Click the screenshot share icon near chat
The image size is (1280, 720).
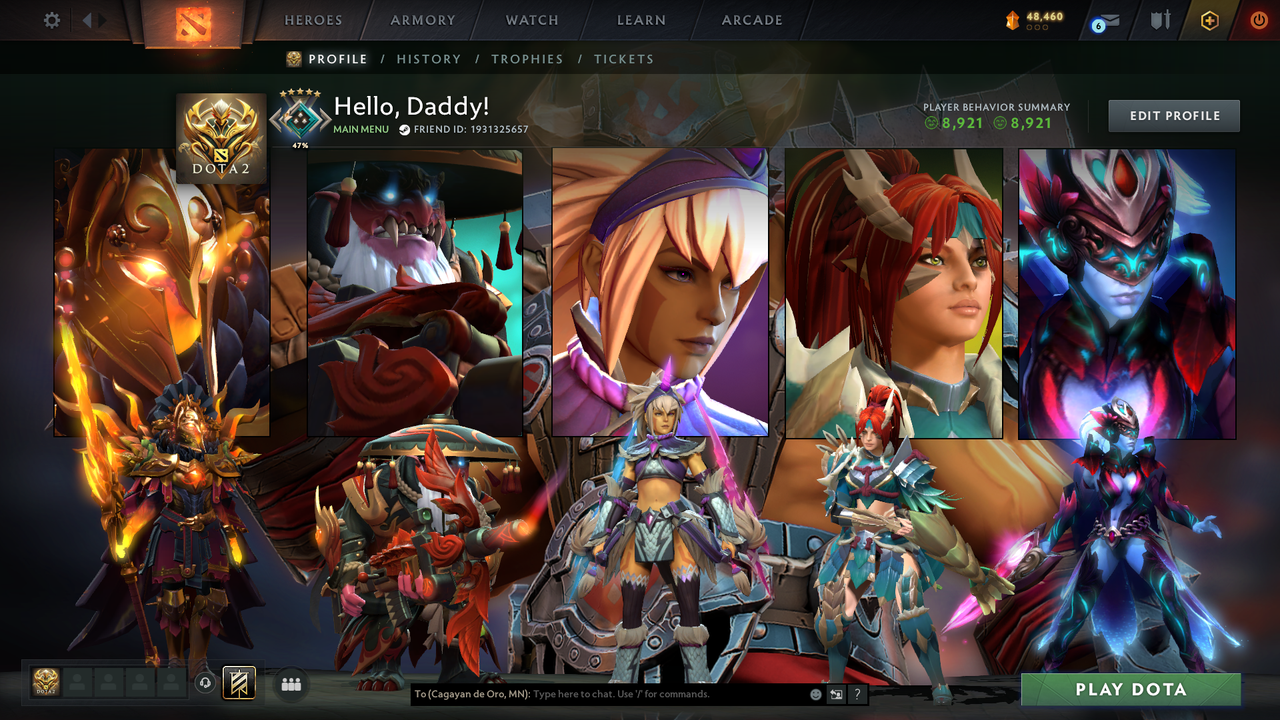pyautogui.click(x=834, y=692)
